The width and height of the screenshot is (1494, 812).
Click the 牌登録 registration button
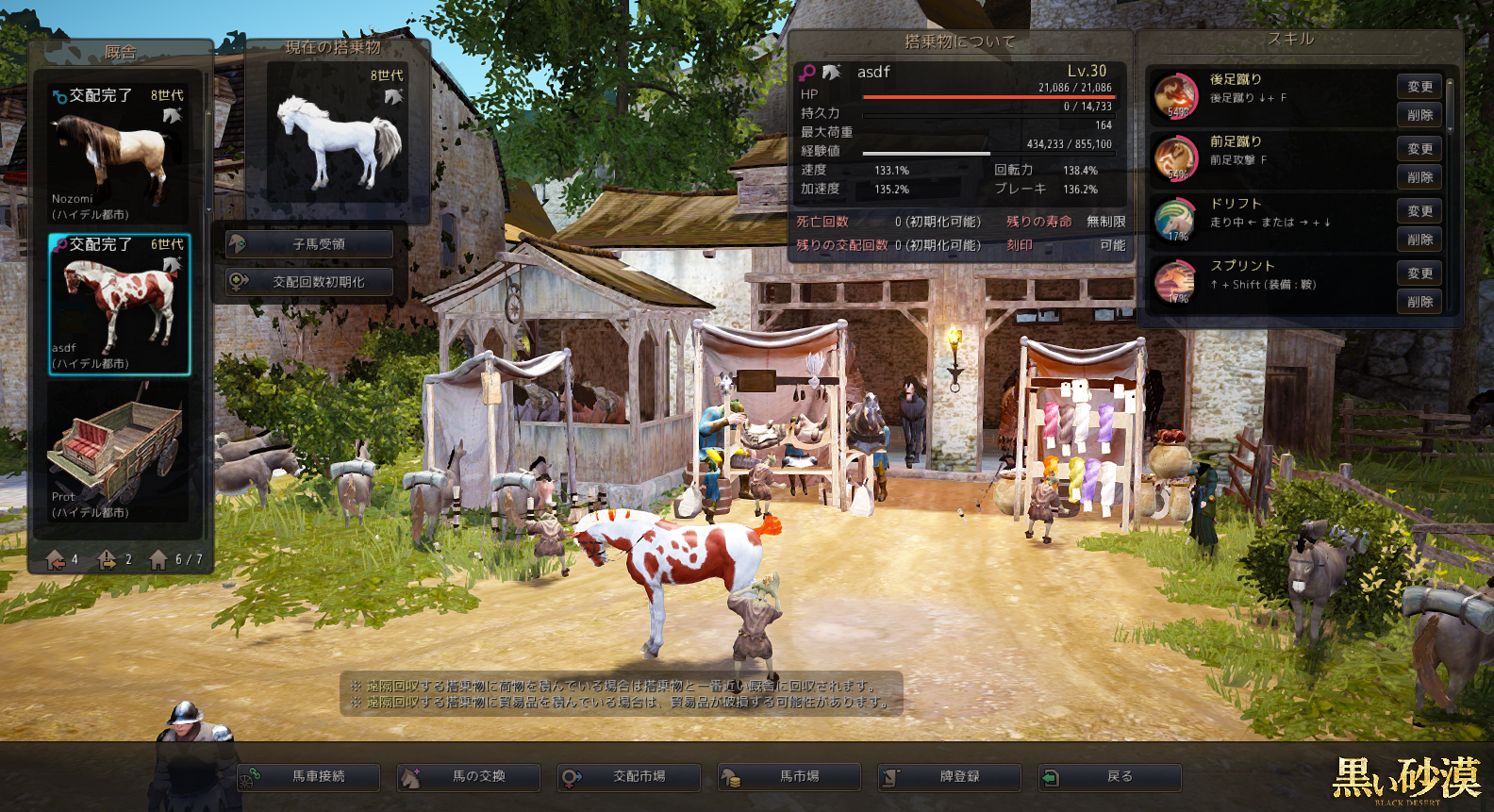tap(950, 777)
